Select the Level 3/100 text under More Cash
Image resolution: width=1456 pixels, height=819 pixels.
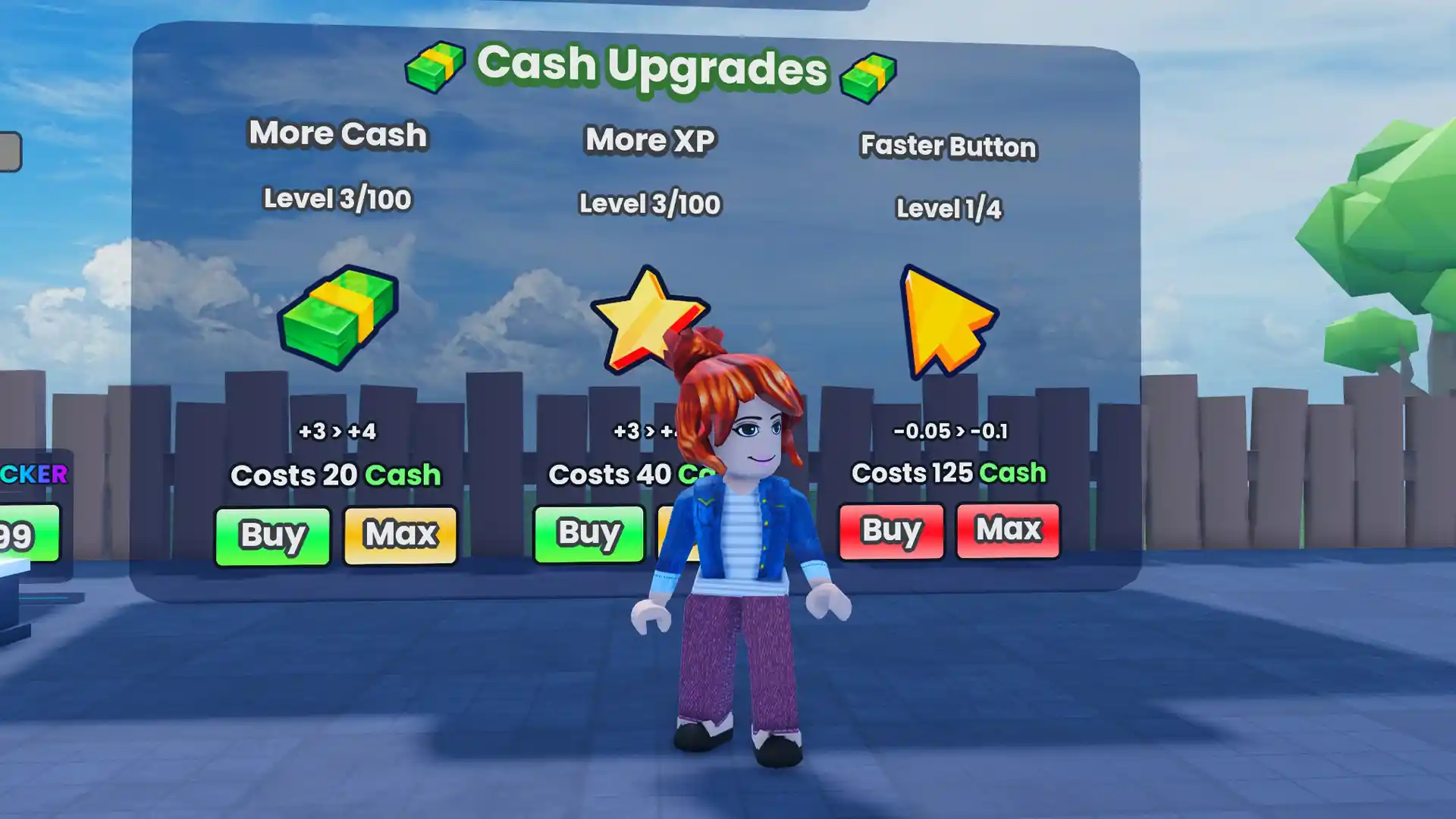click(x=336, y=199)
